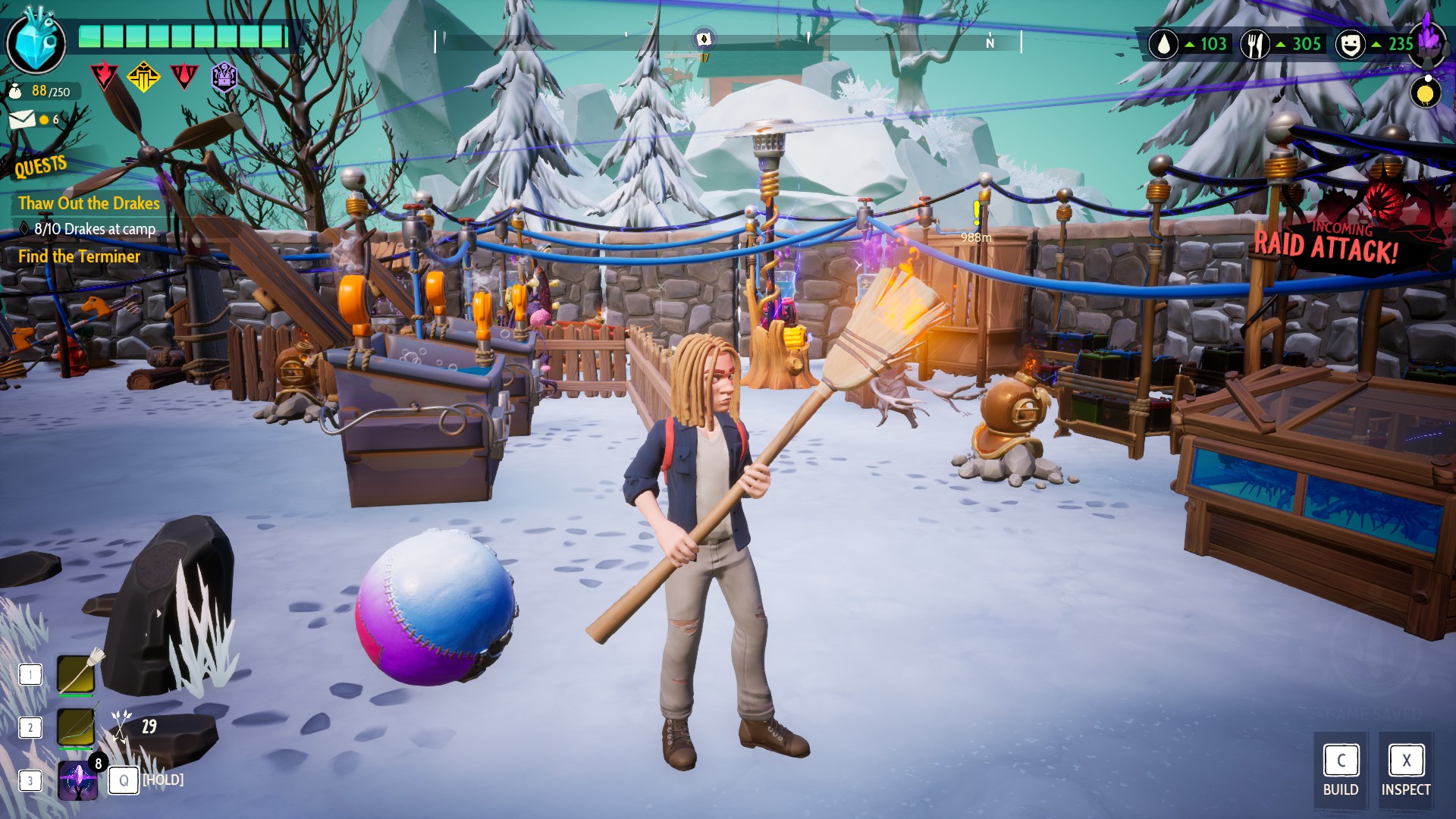This screenshot has width=1456, height=819.
Task: Click the diamond marker on the compass
Action: 704,39
